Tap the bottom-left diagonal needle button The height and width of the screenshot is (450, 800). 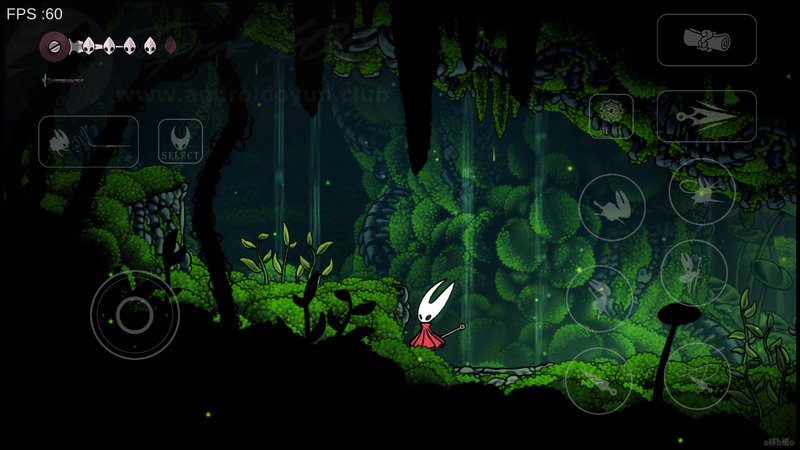point(598,380)
